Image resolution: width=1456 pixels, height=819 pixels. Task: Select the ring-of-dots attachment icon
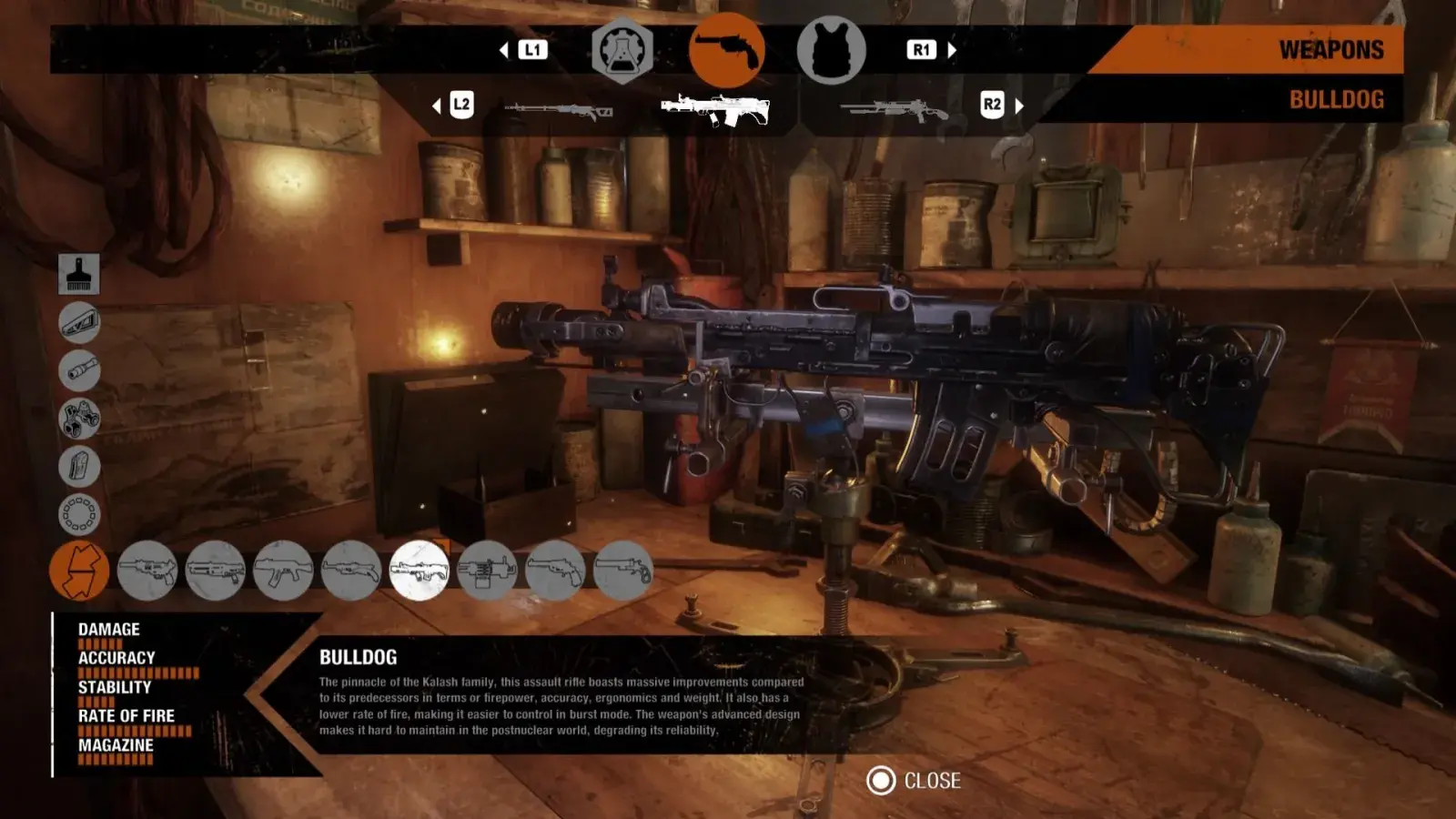point(79,514)
